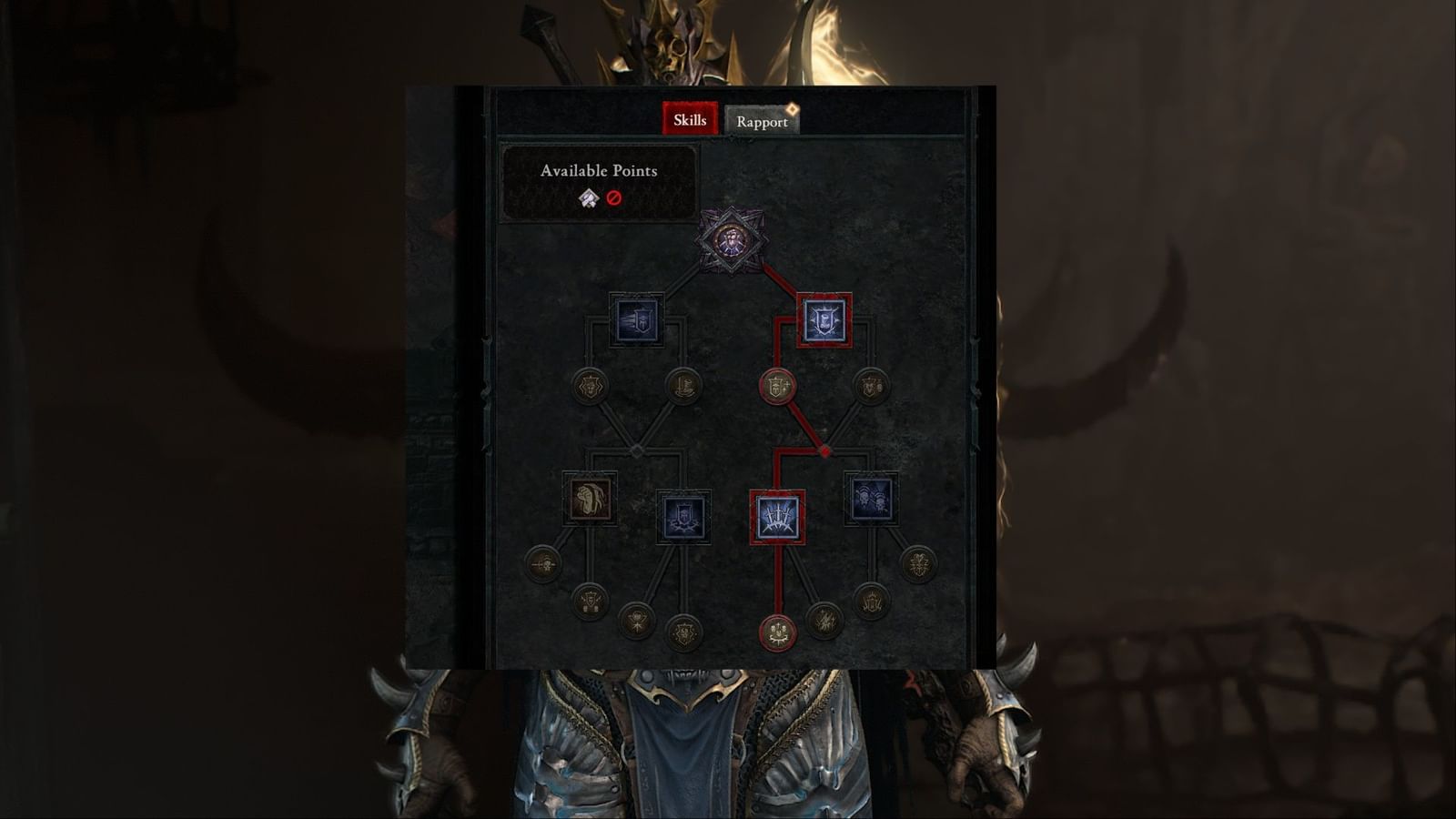The height and width of the screenshot is (819, 1456).
Task: Select the shield passive node on the far right branch
Action: [x=871, y=387]
